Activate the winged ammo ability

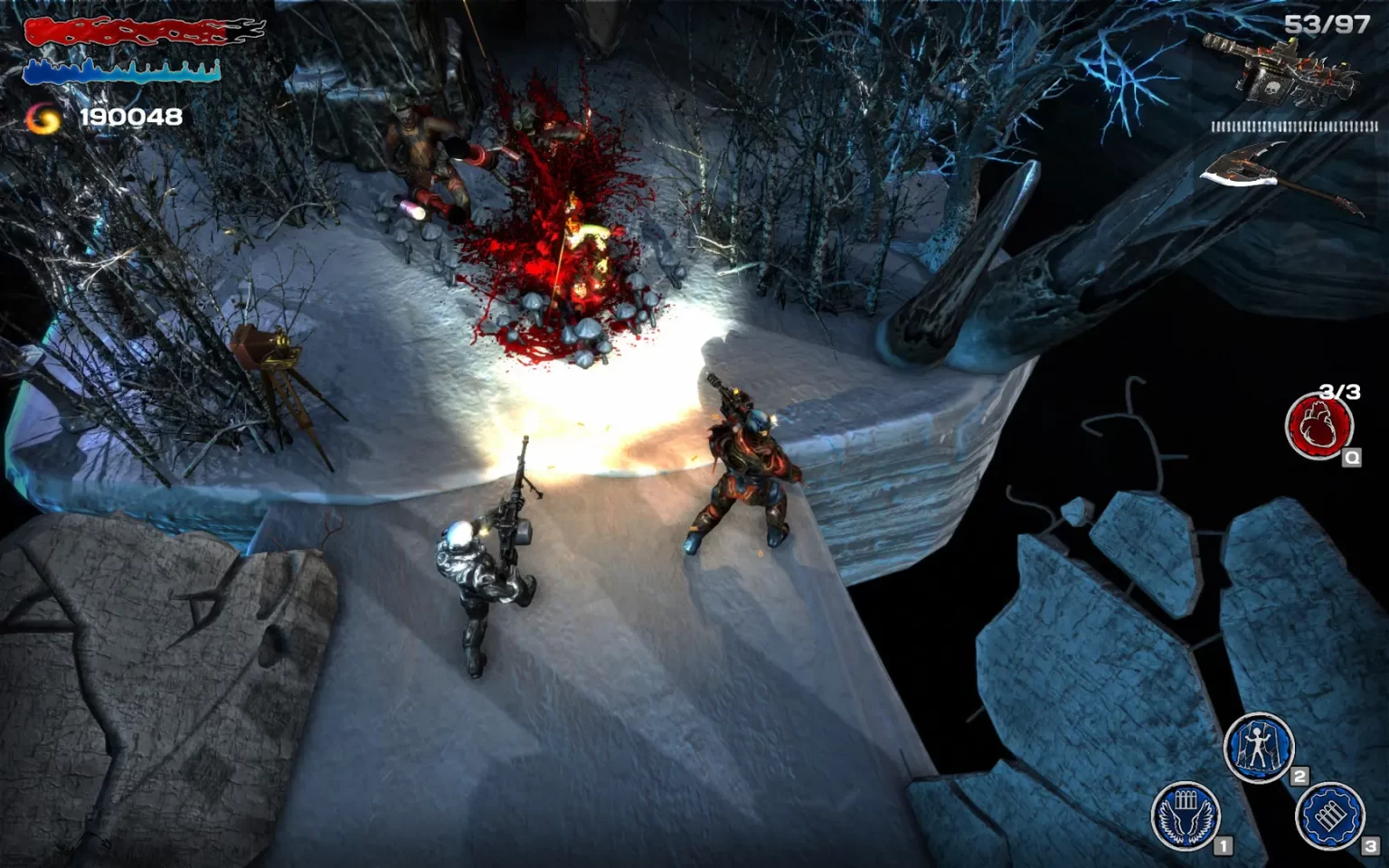pyautogui.click(x=1186, y=816)
